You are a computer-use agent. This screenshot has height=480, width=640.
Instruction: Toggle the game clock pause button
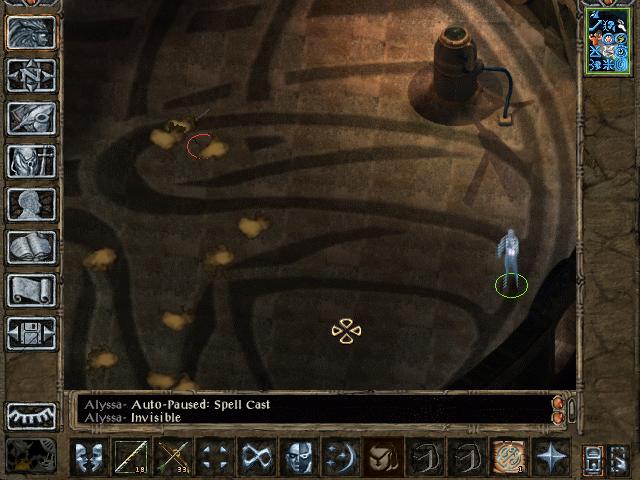coord(31,456)
